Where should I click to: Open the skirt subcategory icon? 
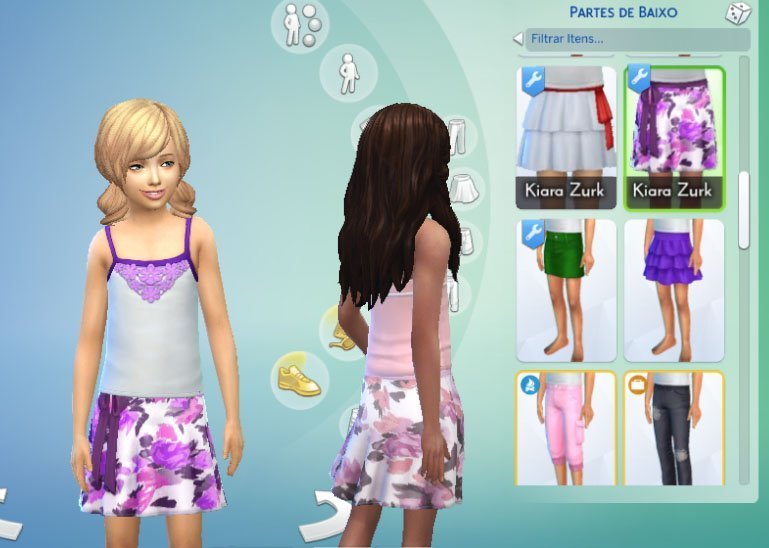[462, 188]
